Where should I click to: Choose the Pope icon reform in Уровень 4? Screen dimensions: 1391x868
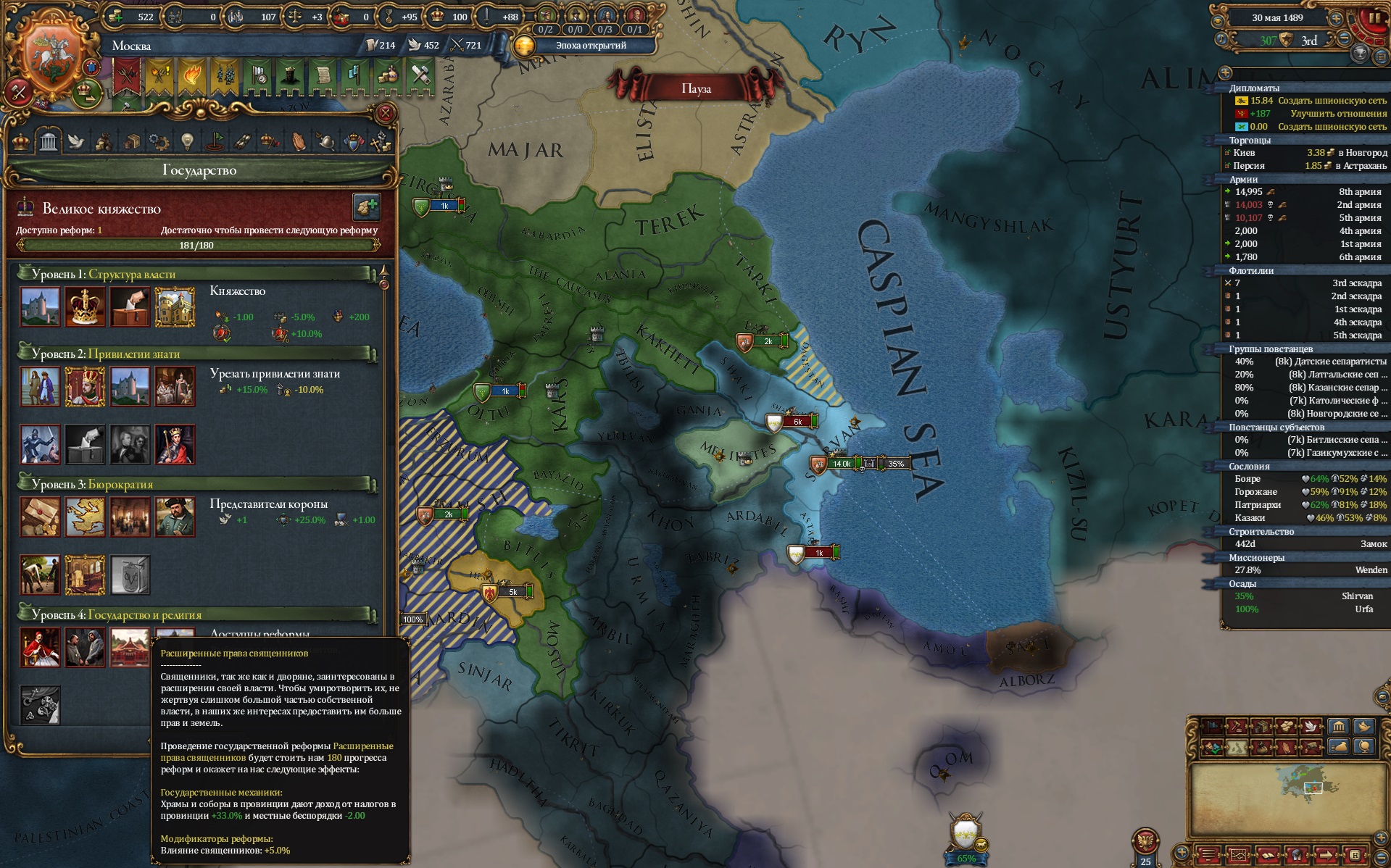tap(40, 646)
